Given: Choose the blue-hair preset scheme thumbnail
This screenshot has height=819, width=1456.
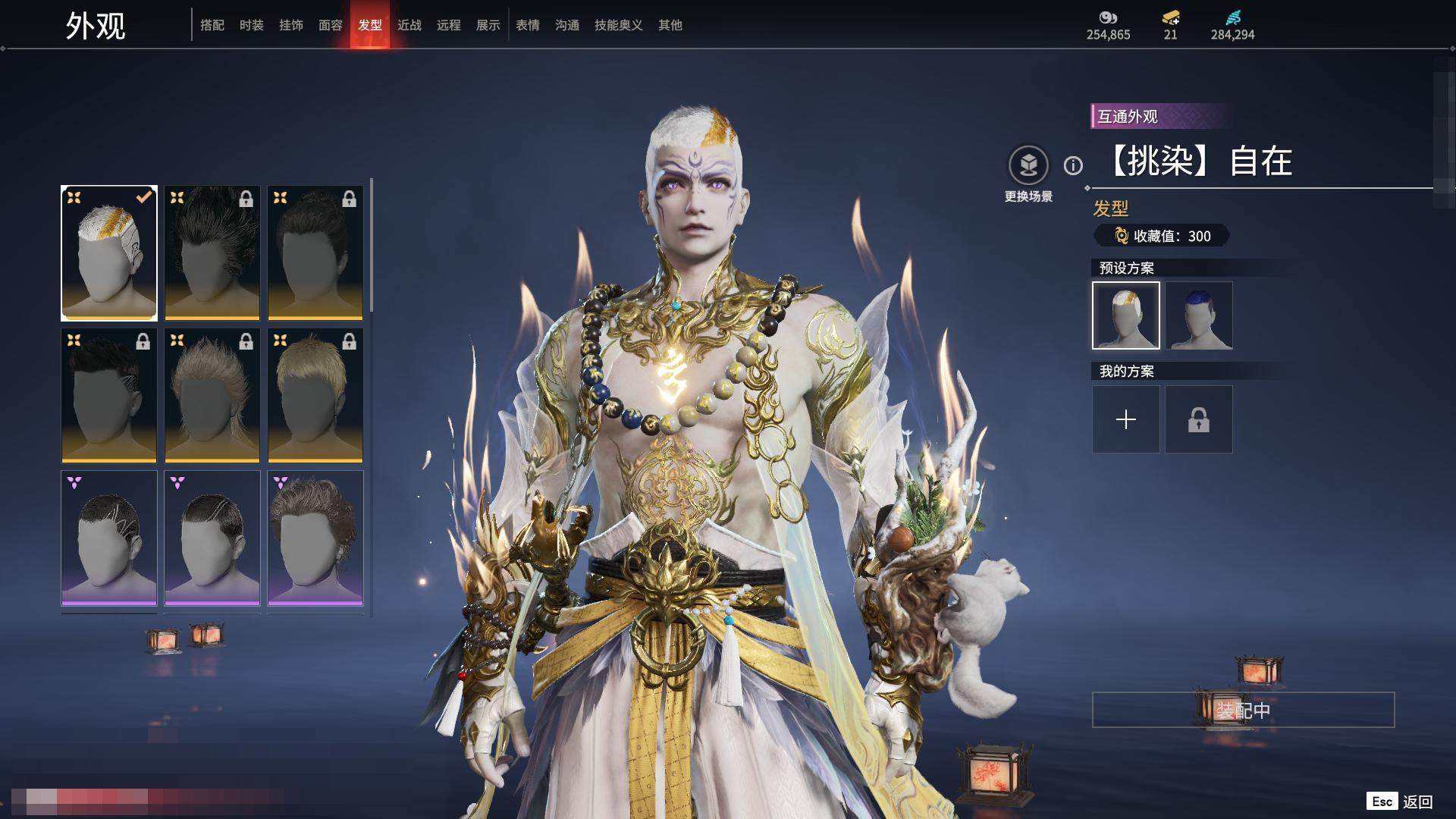Looking at the screenshot, I should pyautogui.click(x=1199, y=315).
